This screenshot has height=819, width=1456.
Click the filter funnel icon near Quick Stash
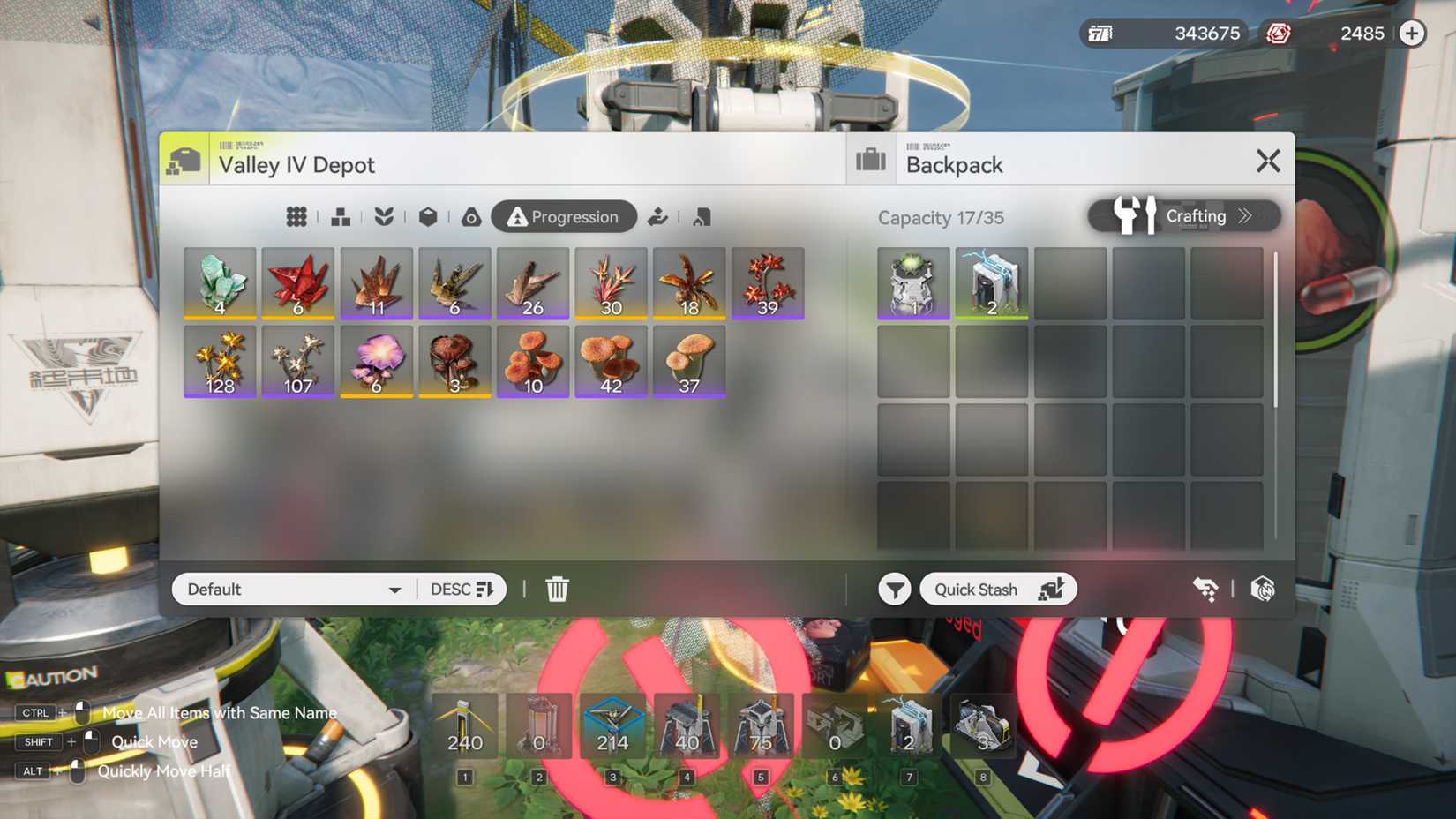pos(893,589)
